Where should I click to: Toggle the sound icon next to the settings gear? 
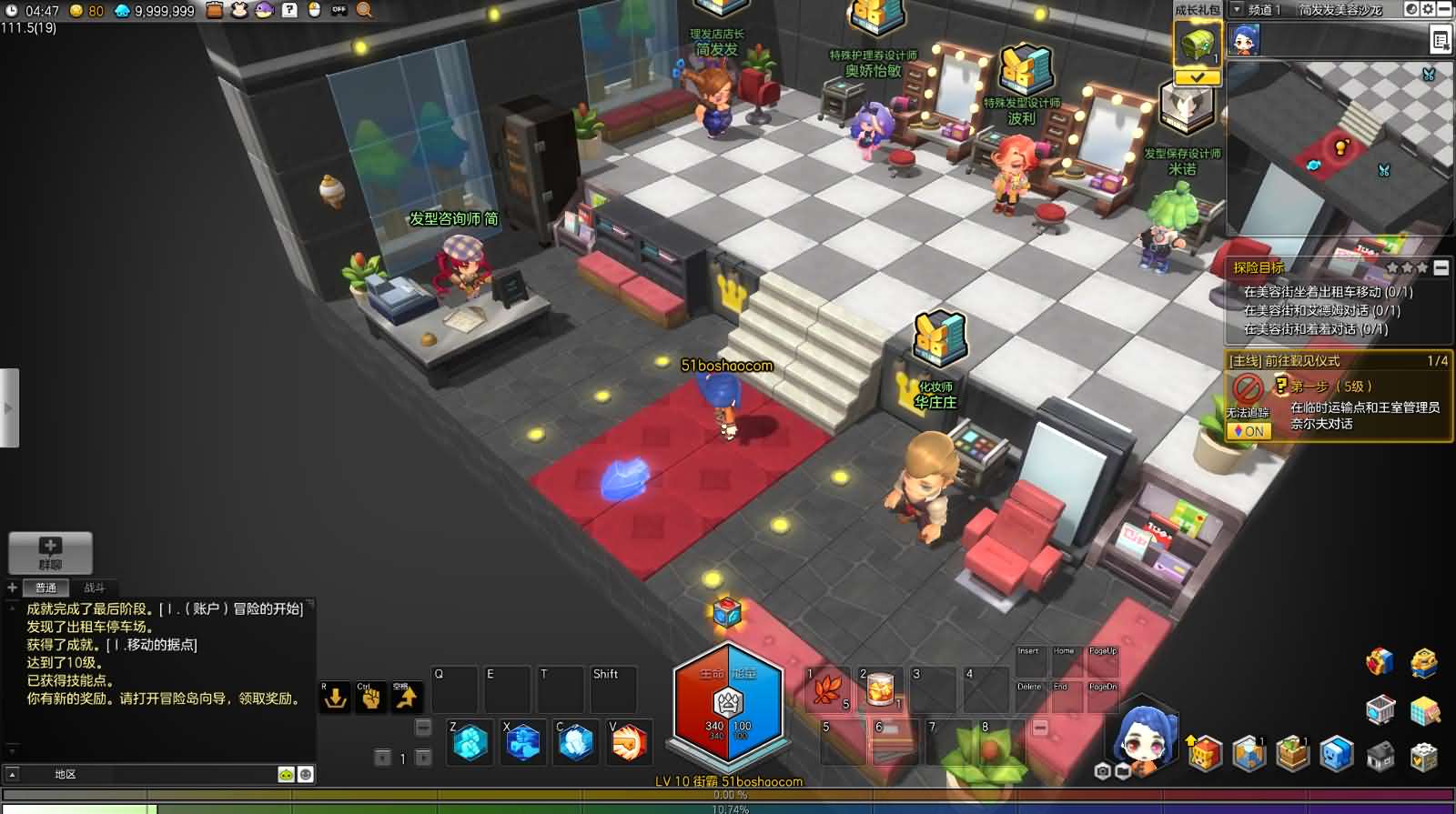coord(1411,9)
